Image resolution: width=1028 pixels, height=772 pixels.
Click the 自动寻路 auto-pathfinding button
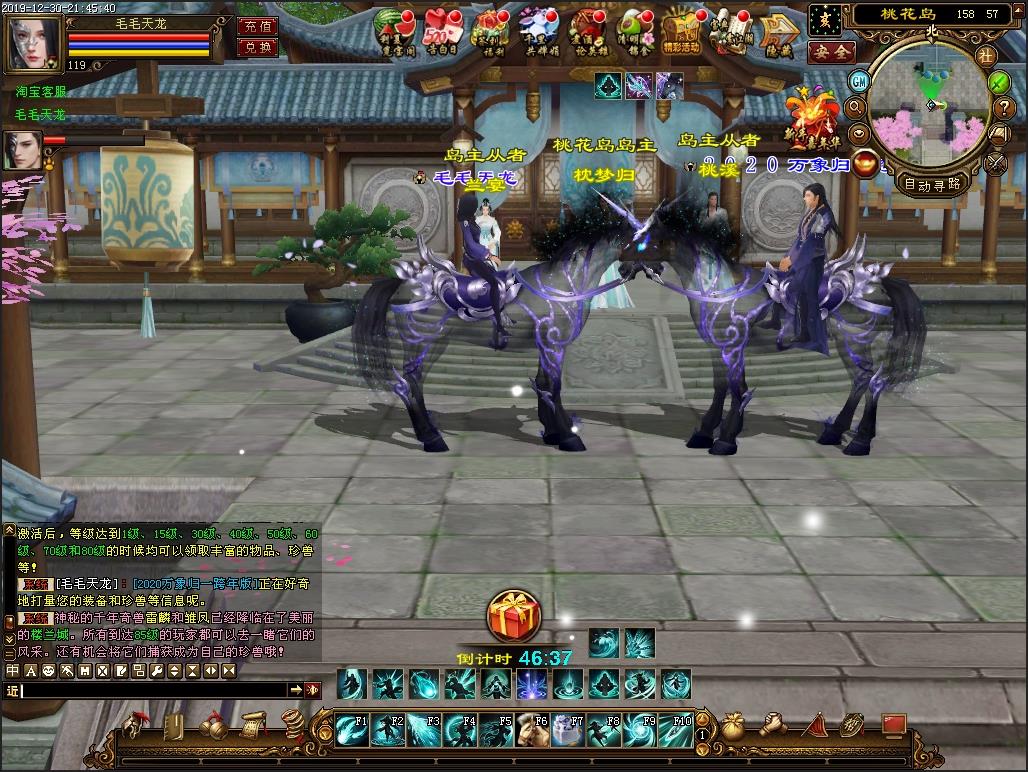[931, 184]
